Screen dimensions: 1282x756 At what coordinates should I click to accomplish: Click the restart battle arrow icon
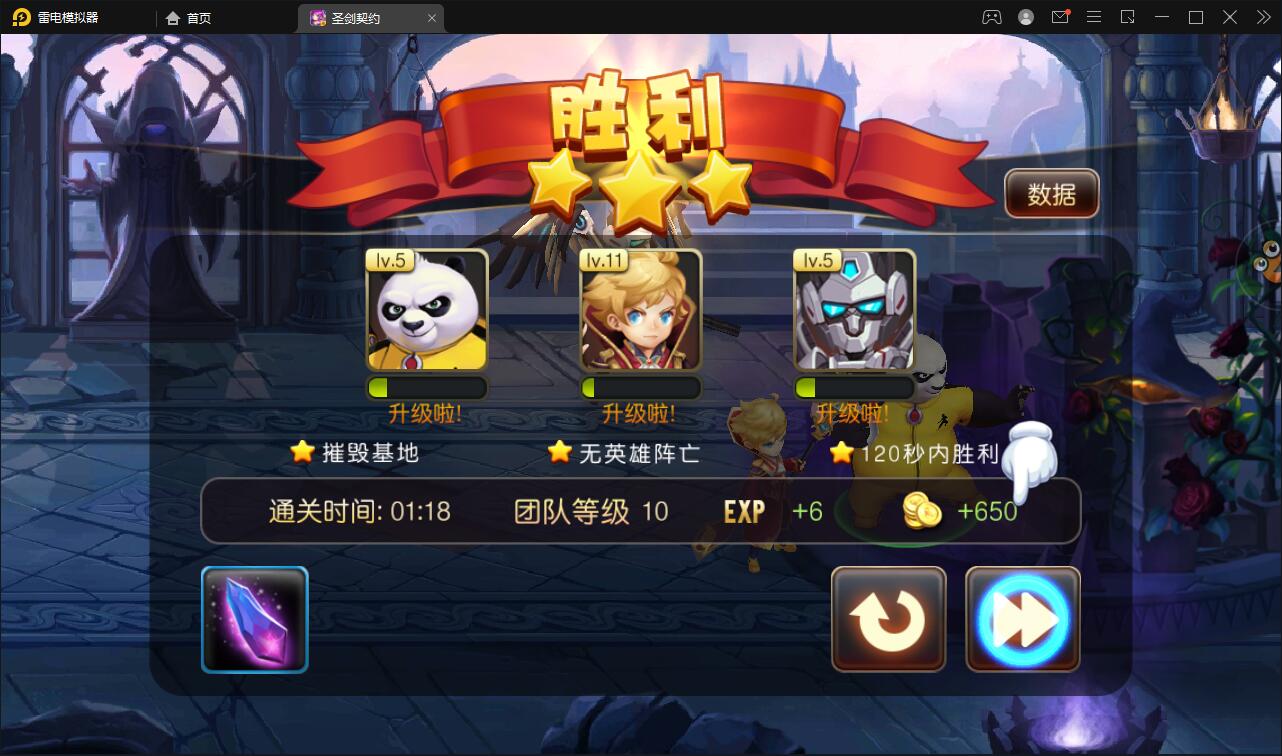[888, 618]
